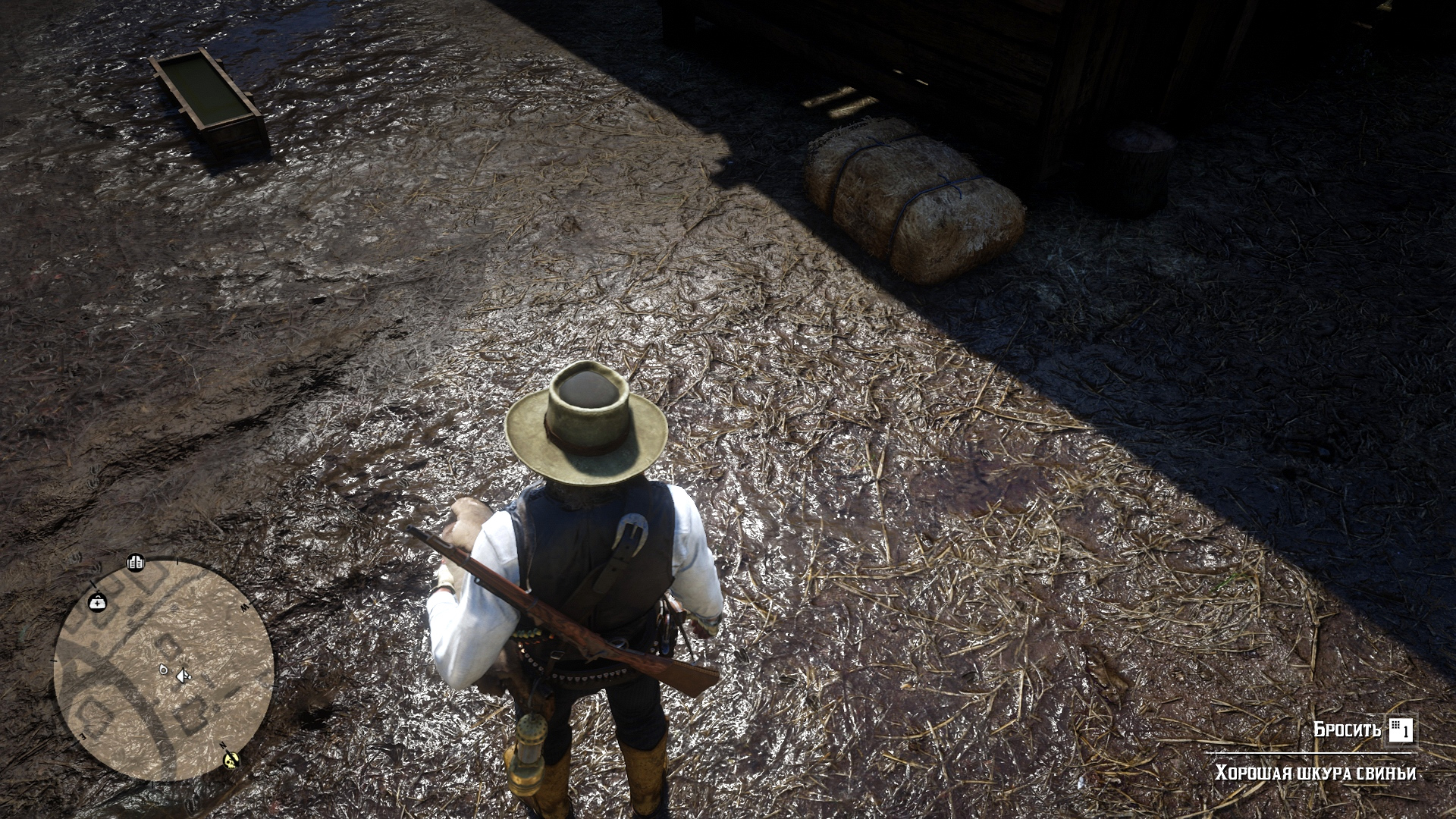The image size is (1456, 819).
Task: Open the circular minimap
Action: 163,670
